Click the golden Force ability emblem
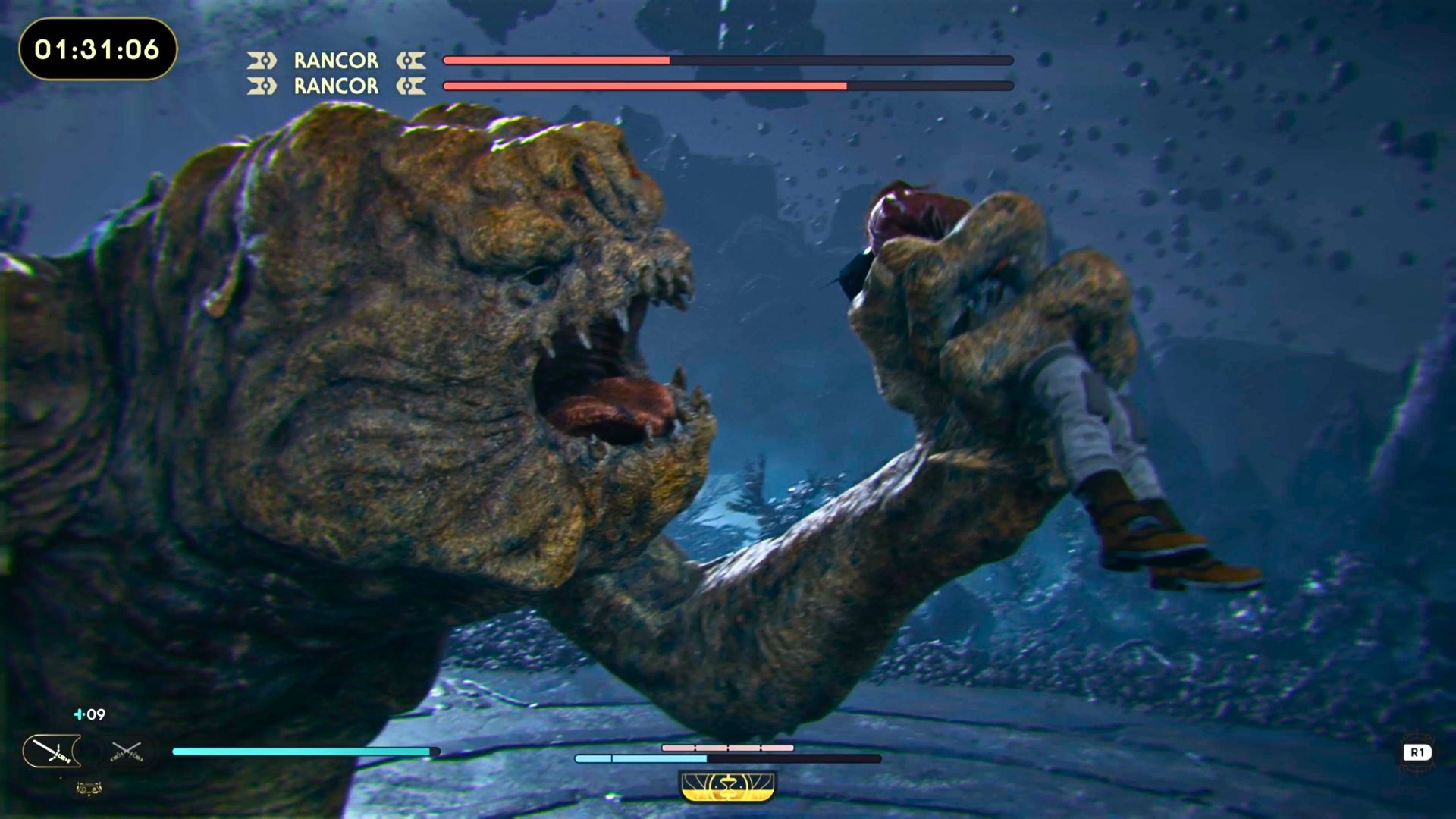The height and width of the screenshot is (819, 1456). coord(727,786)
